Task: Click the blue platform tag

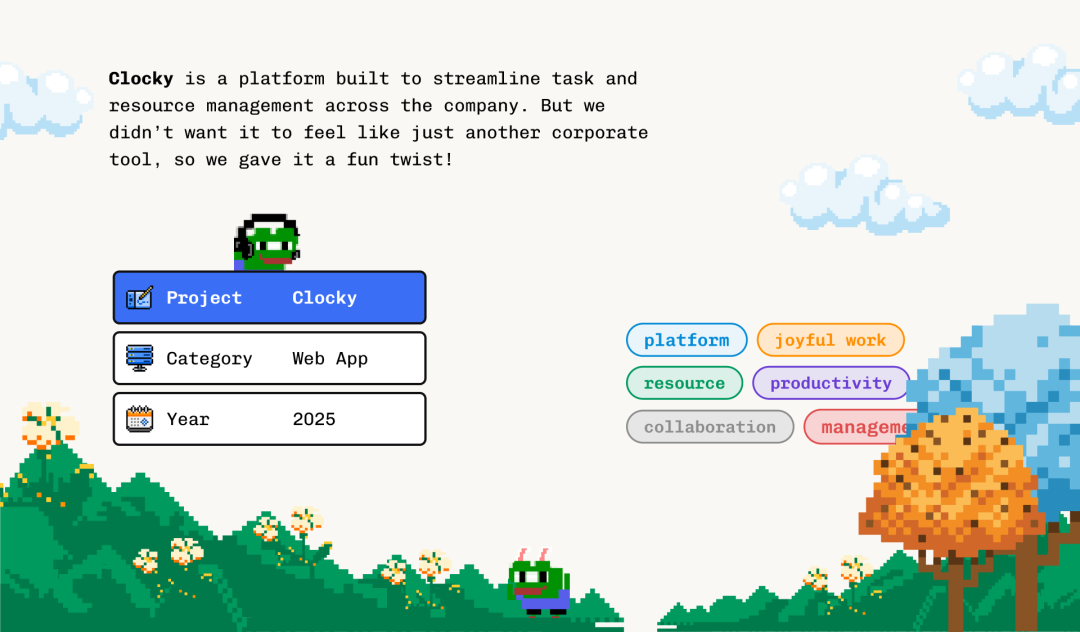Action: [x=686, y=340]
